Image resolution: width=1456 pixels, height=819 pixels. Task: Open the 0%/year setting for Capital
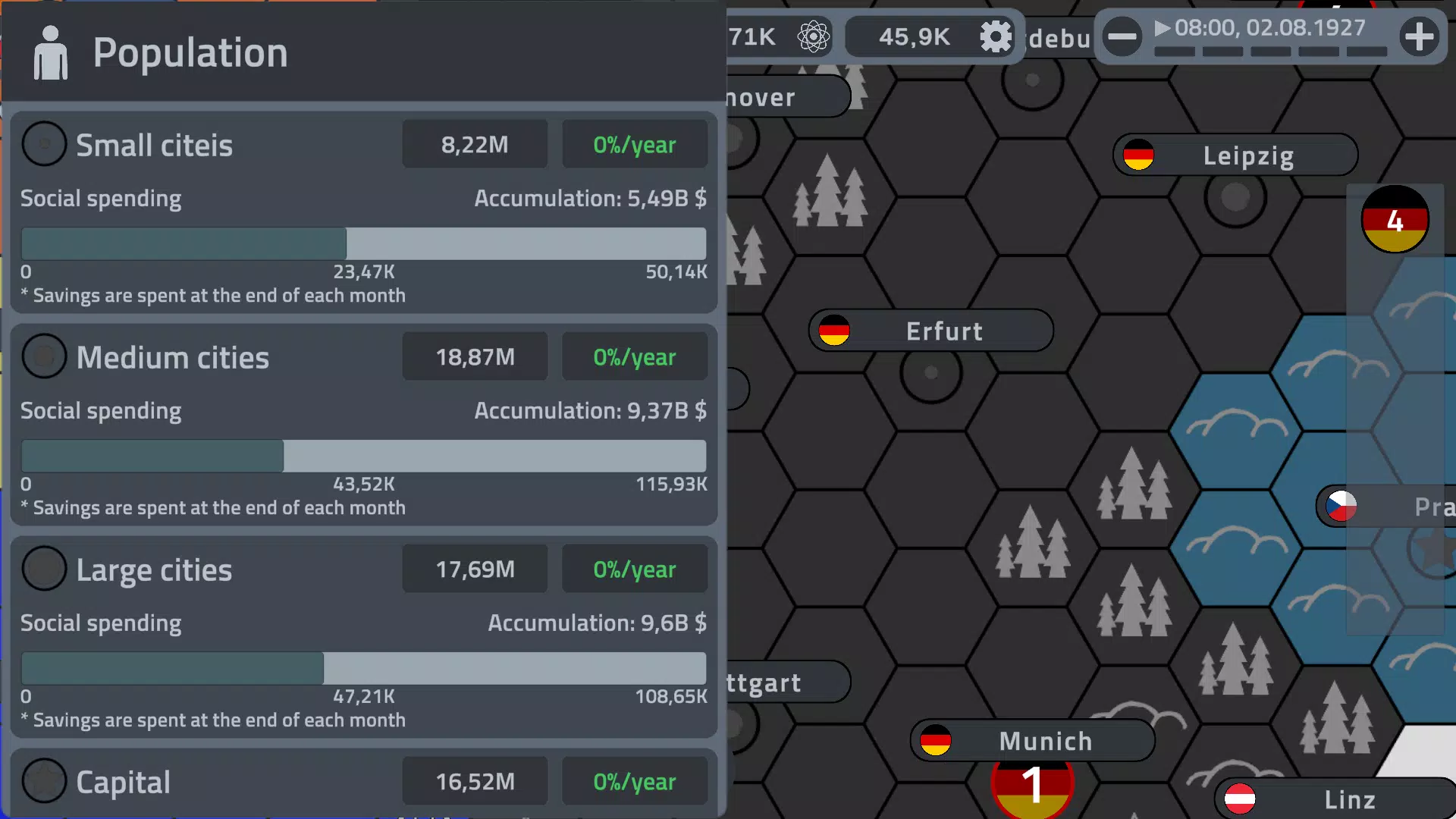click(635, 781)
